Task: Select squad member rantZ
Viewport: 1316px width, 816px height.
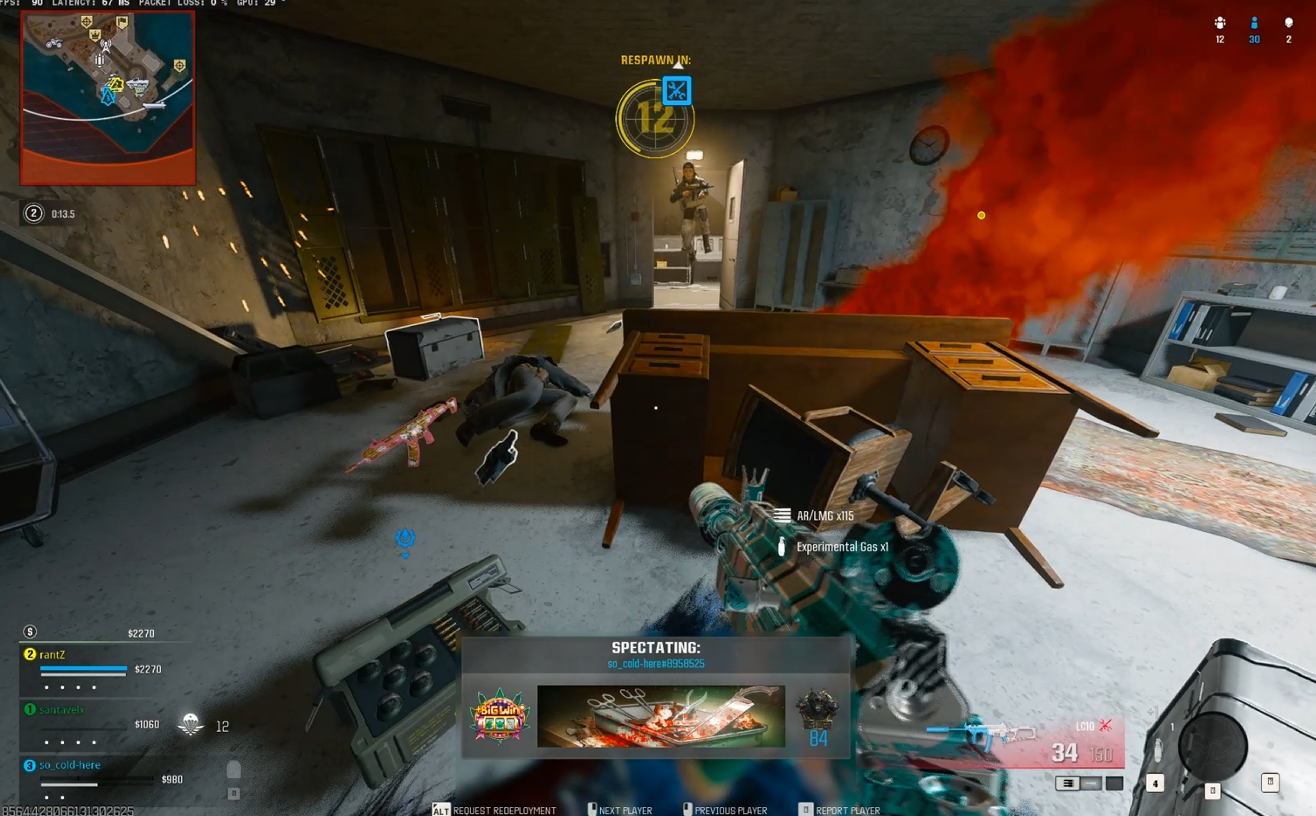Action: click(52, 655)
